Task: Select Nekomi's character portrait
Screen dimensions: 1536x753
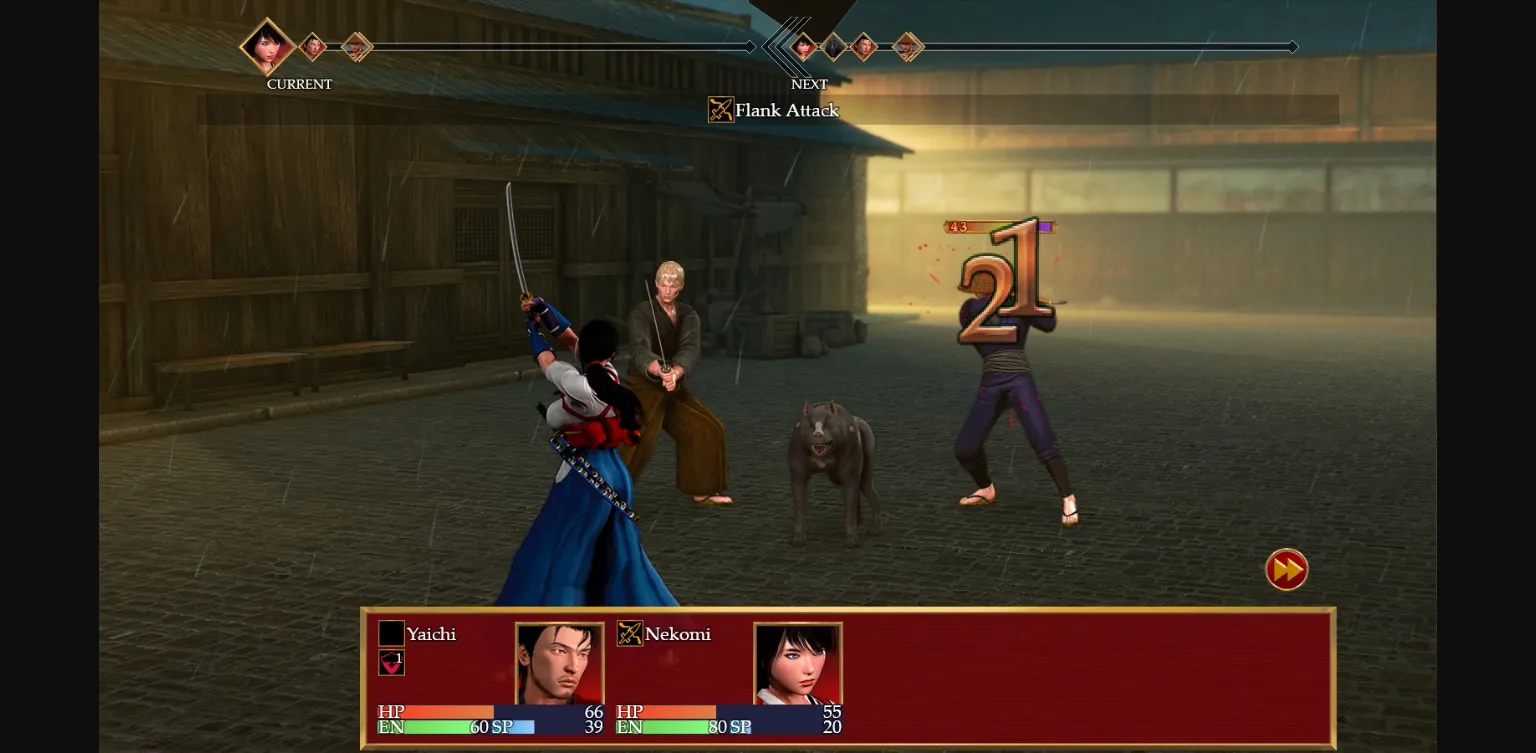Action: point(798,663)
